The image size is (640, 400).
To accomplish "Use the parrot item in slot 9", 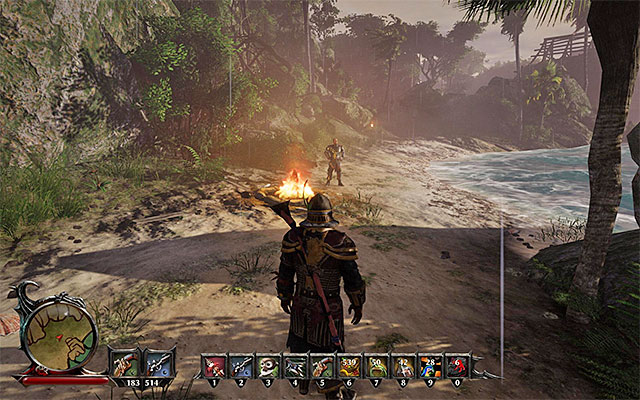I will (x=430, y=366).
